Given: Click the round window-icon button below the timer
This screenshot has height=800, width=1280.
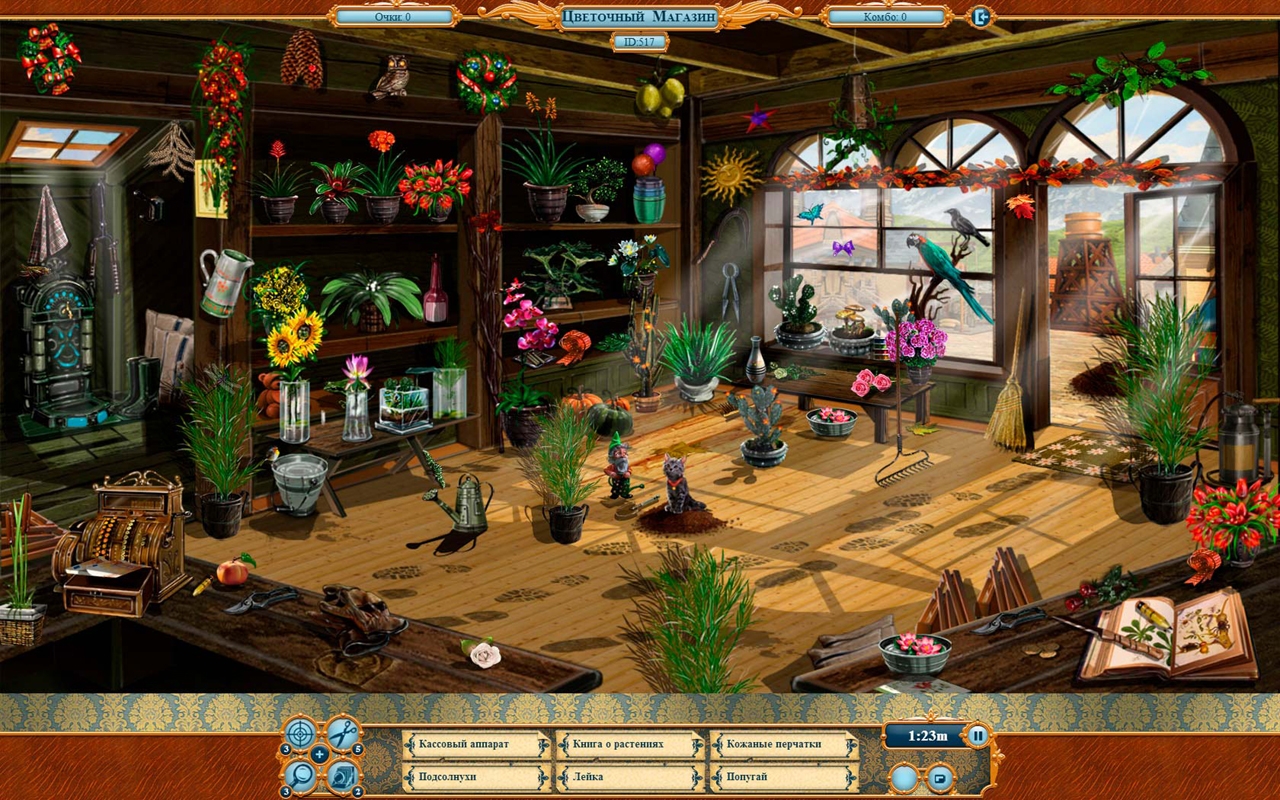Looking at the screenshot, I should pos(940,777).
